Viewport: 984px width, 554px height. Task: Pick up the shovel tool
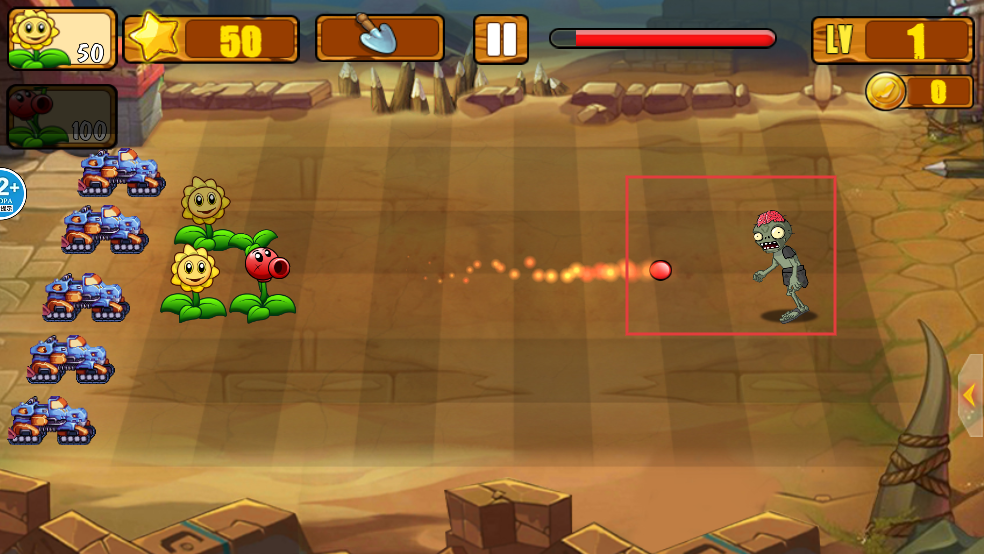(x=380, y=39)
